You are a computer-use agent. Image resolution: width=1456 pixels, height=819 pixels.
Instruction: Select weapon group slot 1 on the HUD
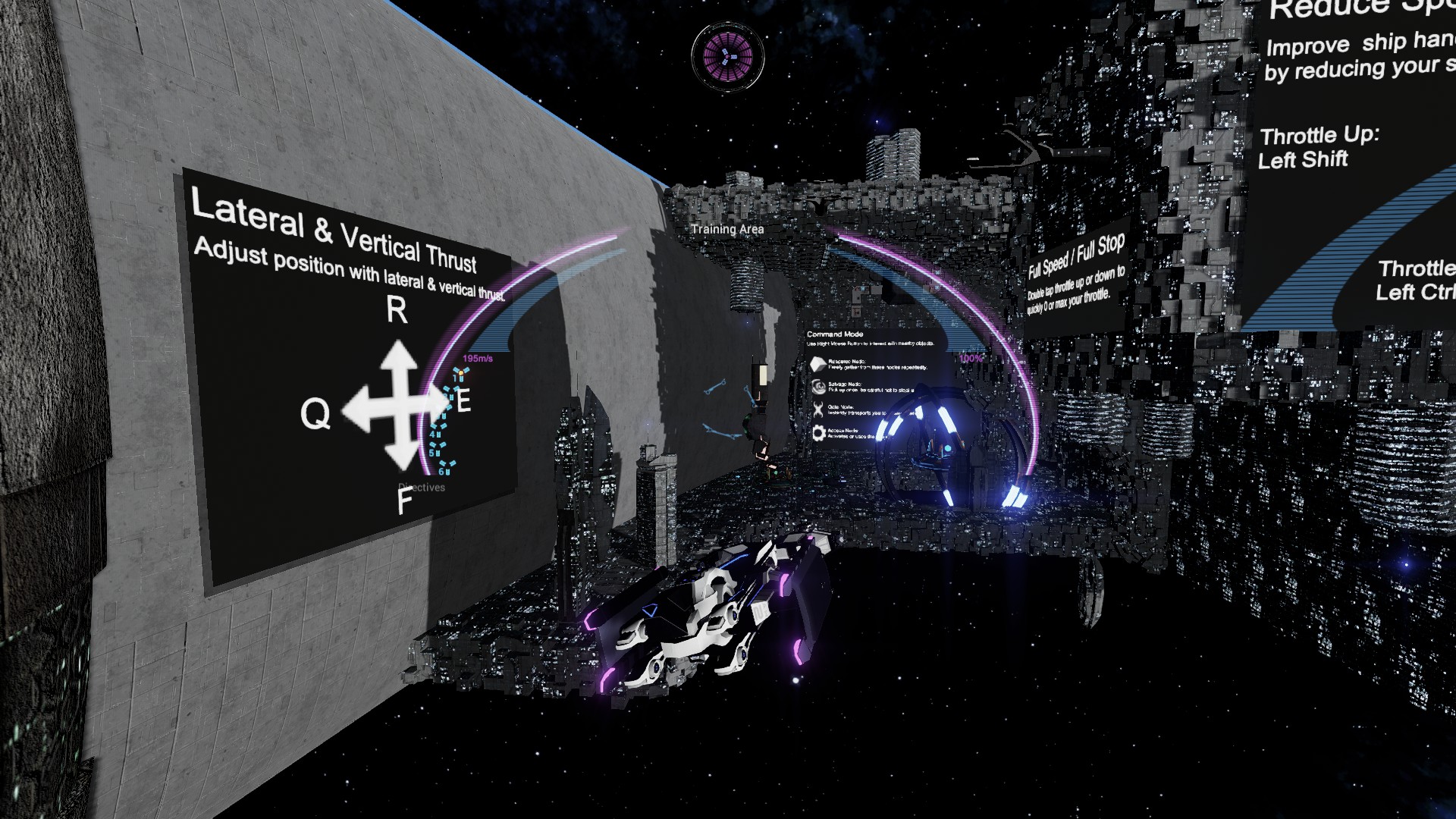[458, 375]
